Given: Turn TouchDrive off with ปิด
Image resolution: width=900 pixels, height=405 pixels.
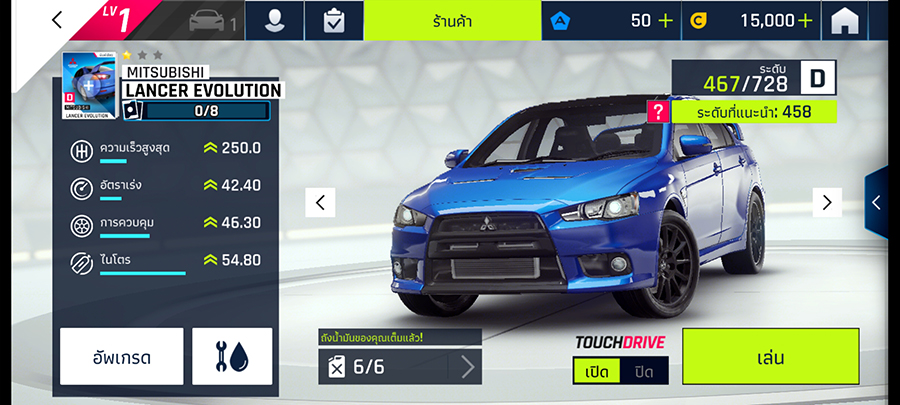Looking at the screenshot, I should click(x=644, y=371).
